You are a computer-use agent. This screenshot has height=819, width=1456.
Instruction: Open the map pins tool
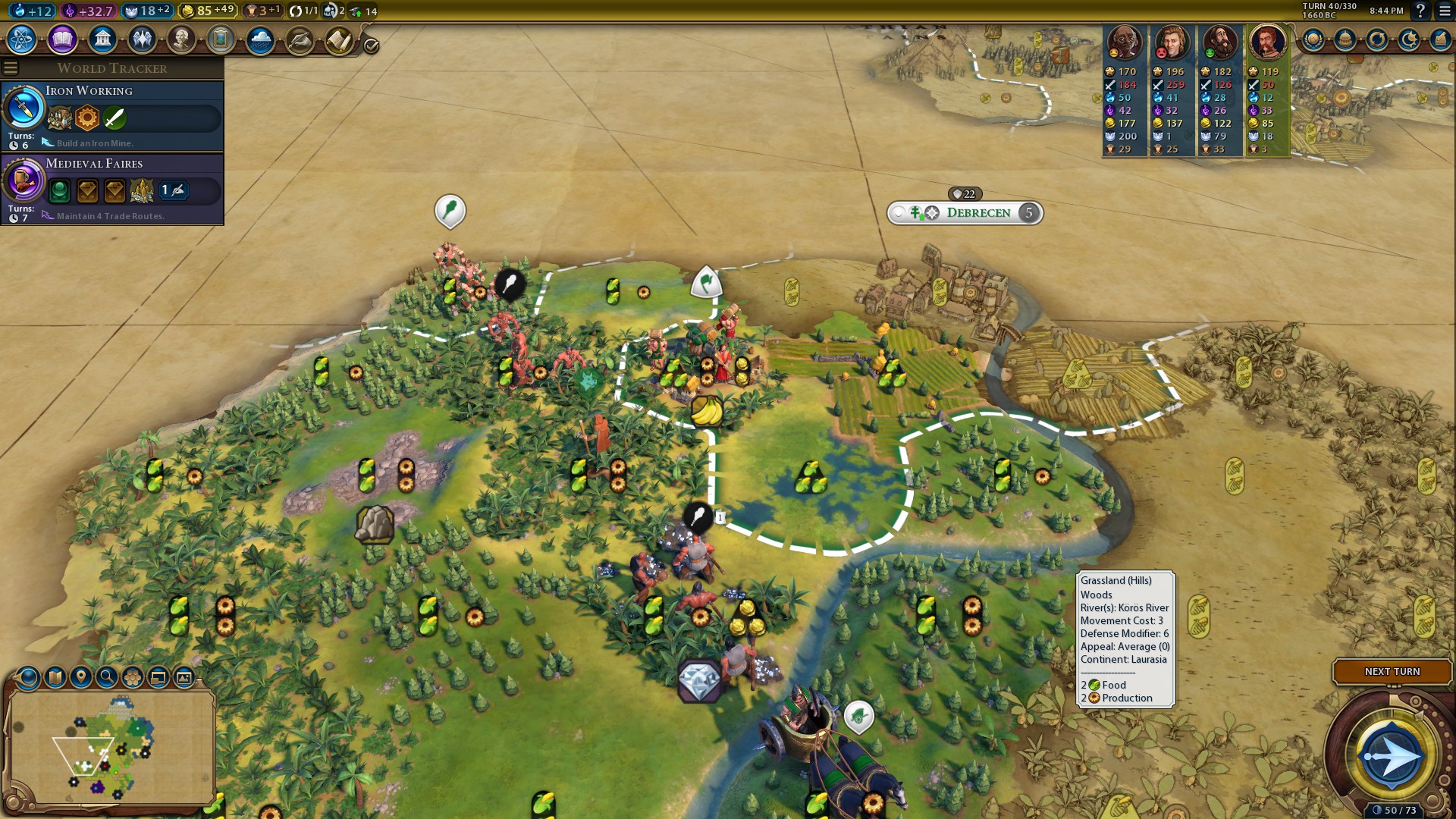click(81, 677)
